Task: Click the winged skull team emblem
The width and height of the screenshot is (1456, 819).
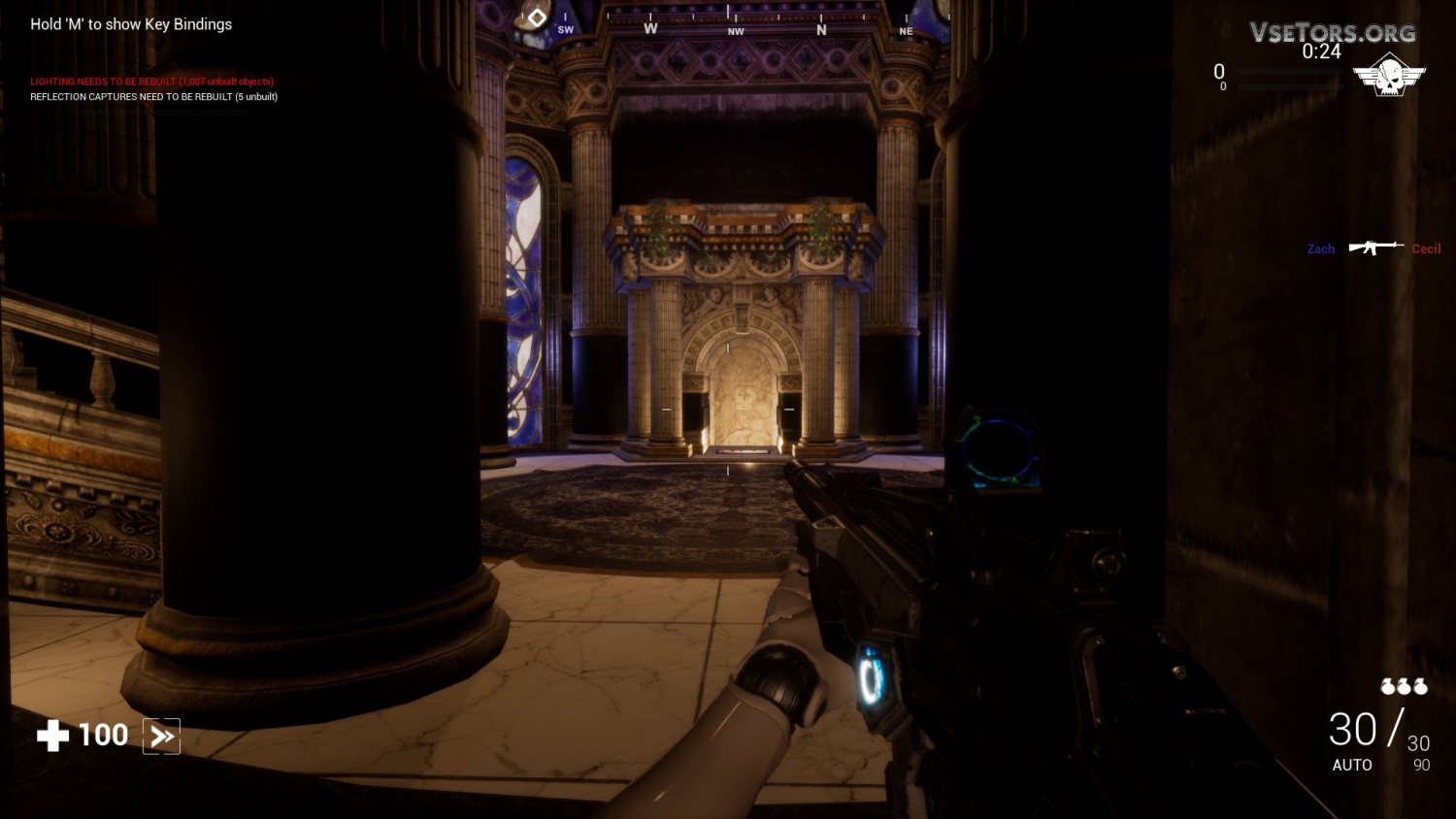Action: (1389, 77)
